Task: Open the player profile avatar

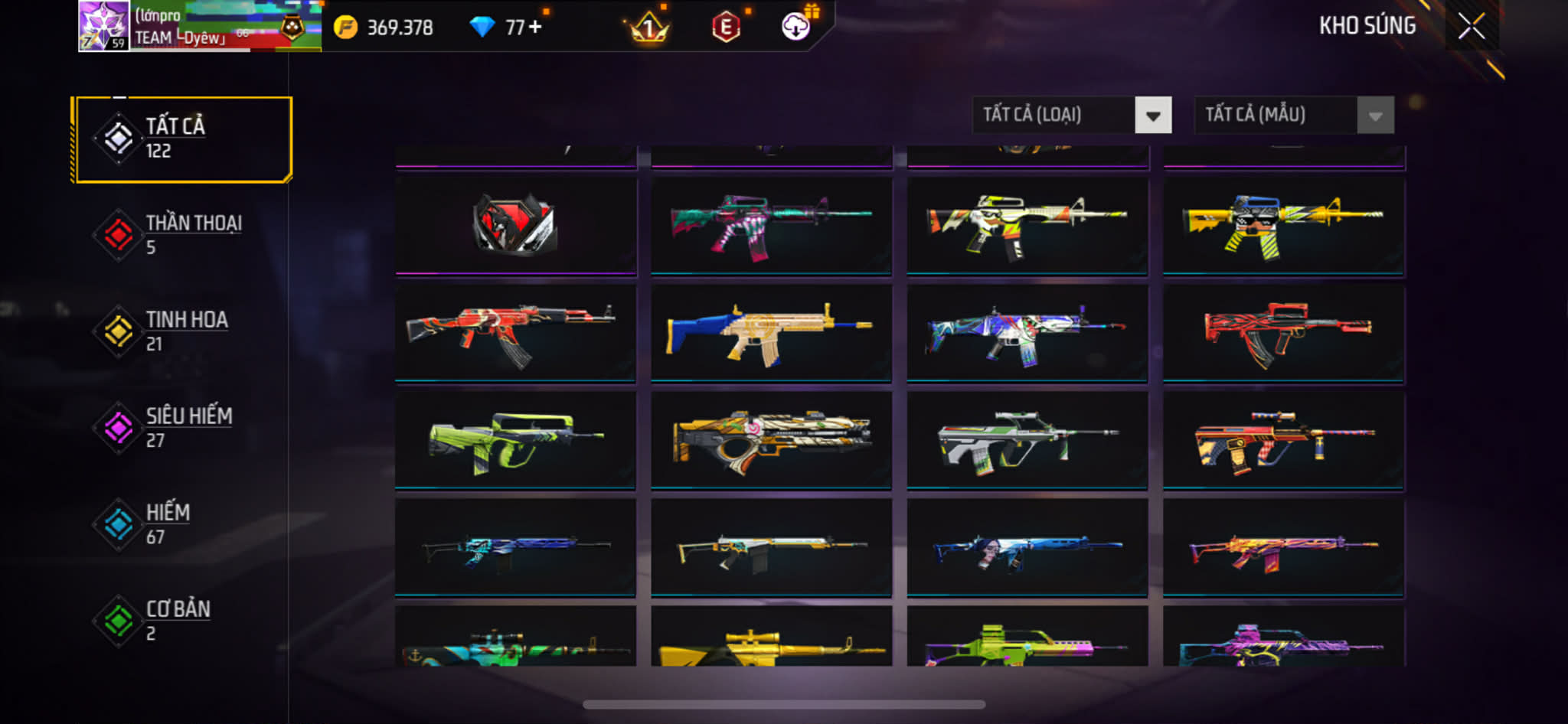Action: [x=103, y=26]
